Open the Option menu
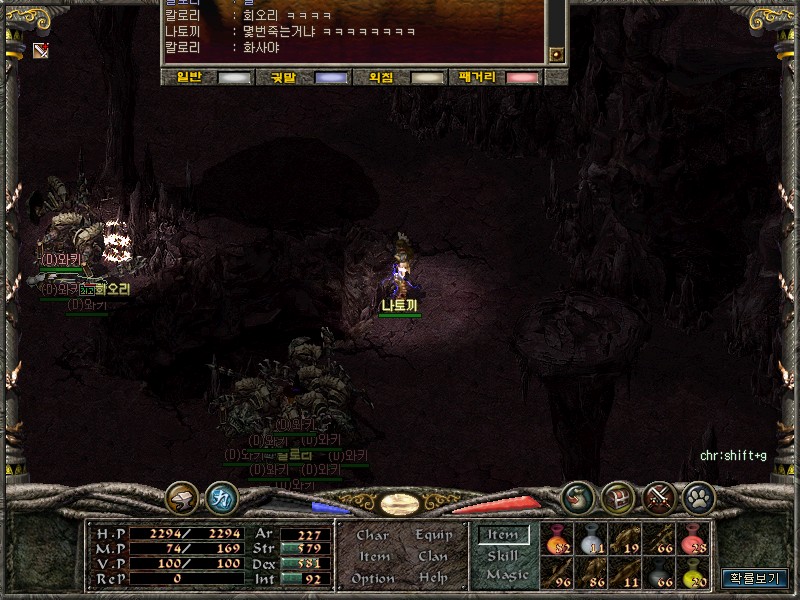 [373, 578]
